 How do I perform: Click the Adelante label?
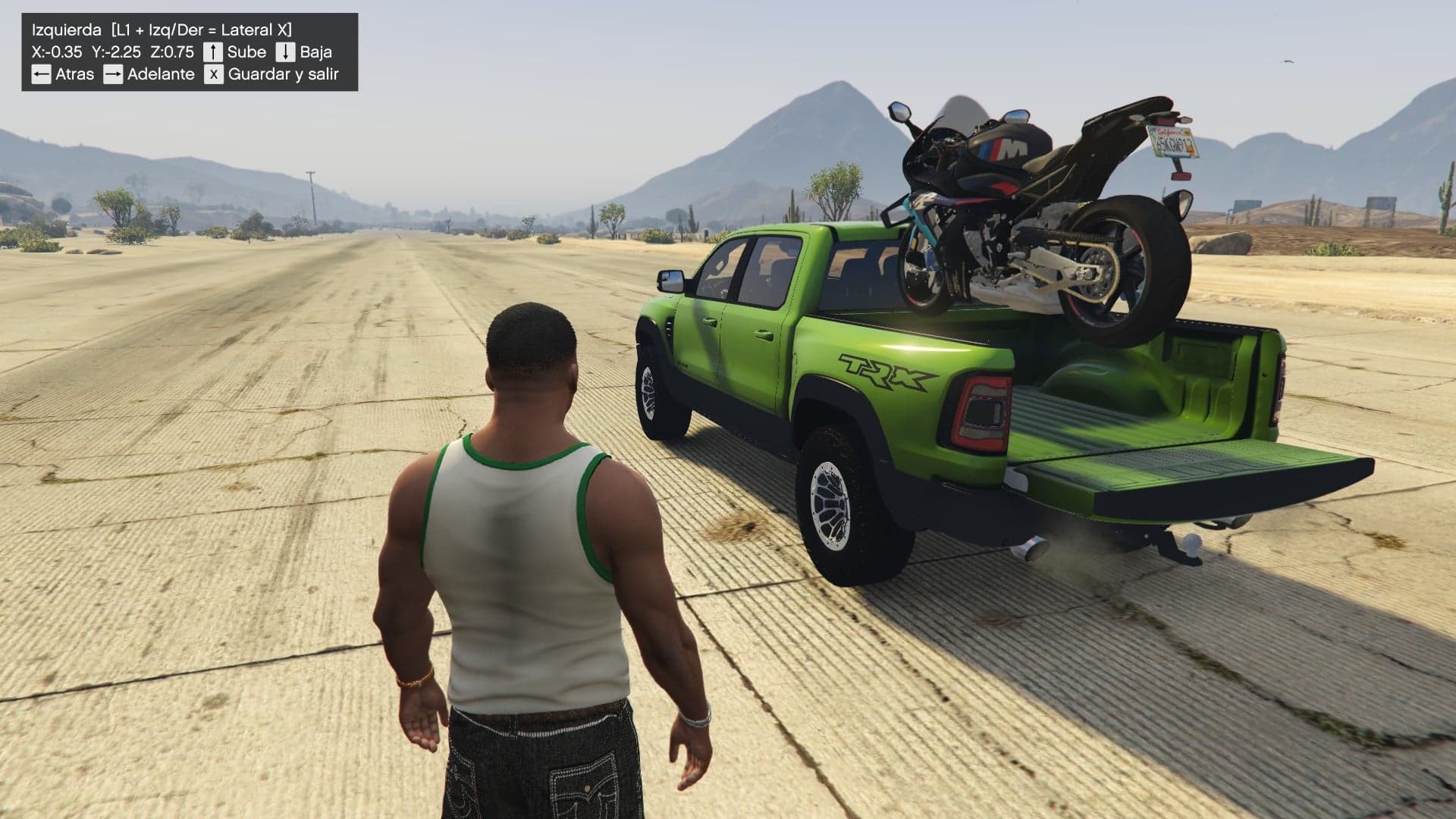tap(161, 74)
